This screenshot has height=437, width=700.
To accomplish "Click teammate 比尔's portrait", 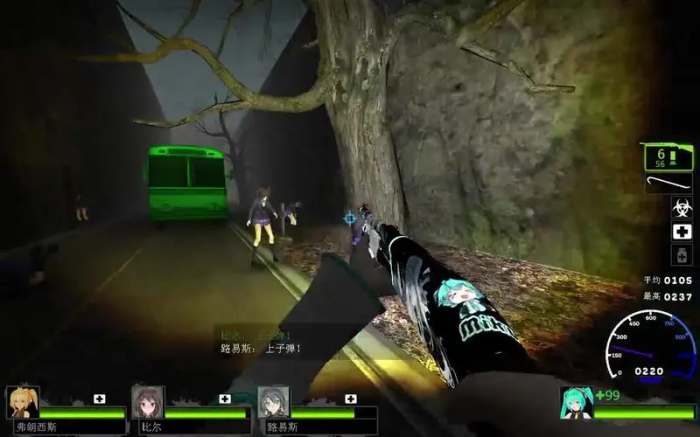I will pyautogui.click(x=147, y=402).
